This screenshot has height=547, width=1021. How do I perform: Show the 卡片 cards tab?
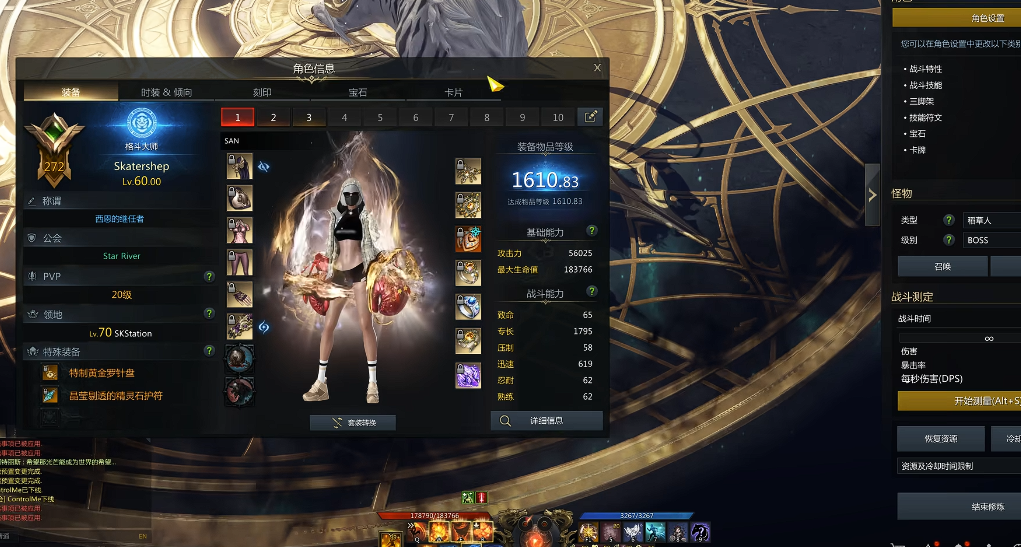[453, 92]
